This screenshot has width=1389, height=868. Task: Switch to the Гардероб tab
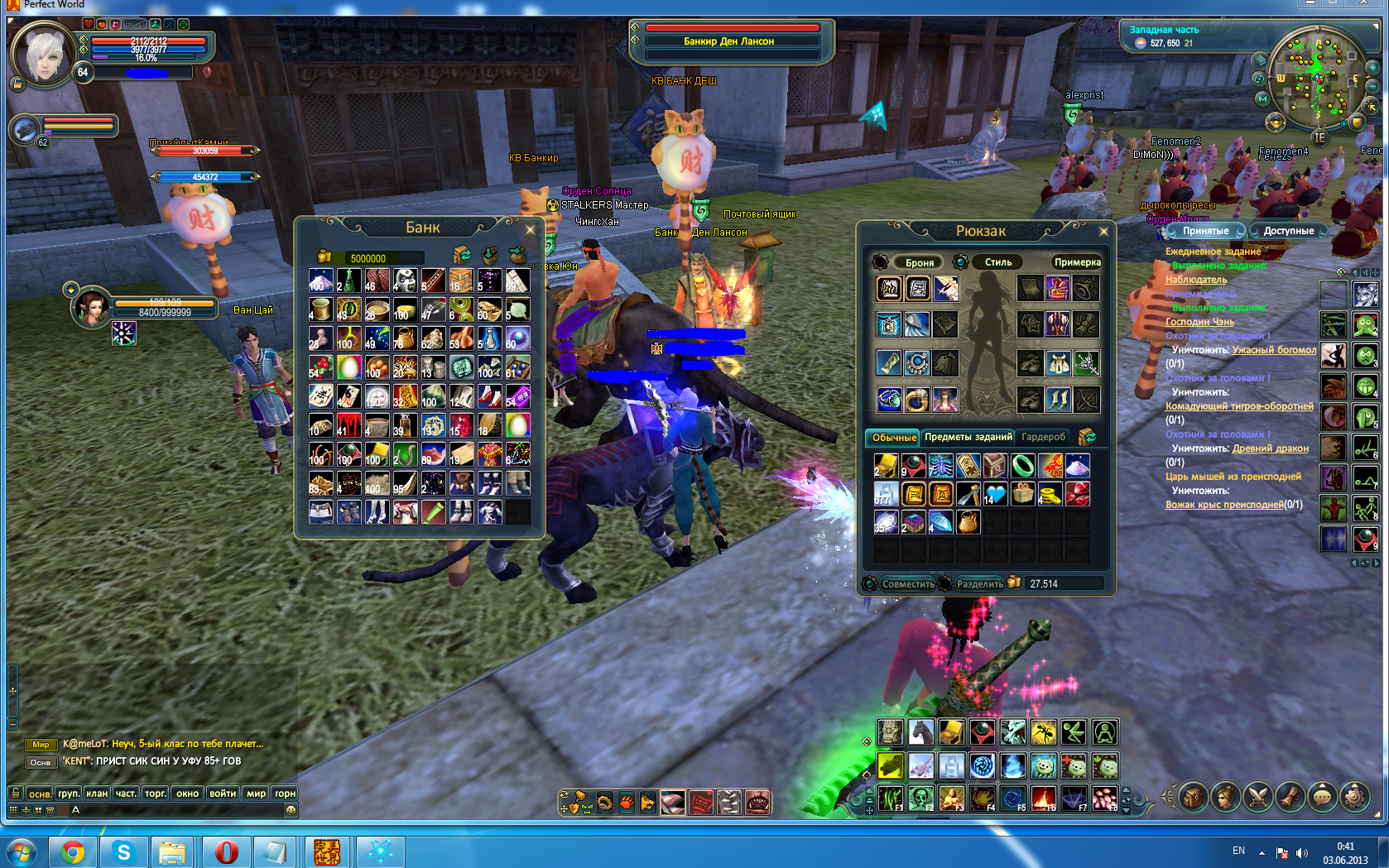coord(1043,437)
